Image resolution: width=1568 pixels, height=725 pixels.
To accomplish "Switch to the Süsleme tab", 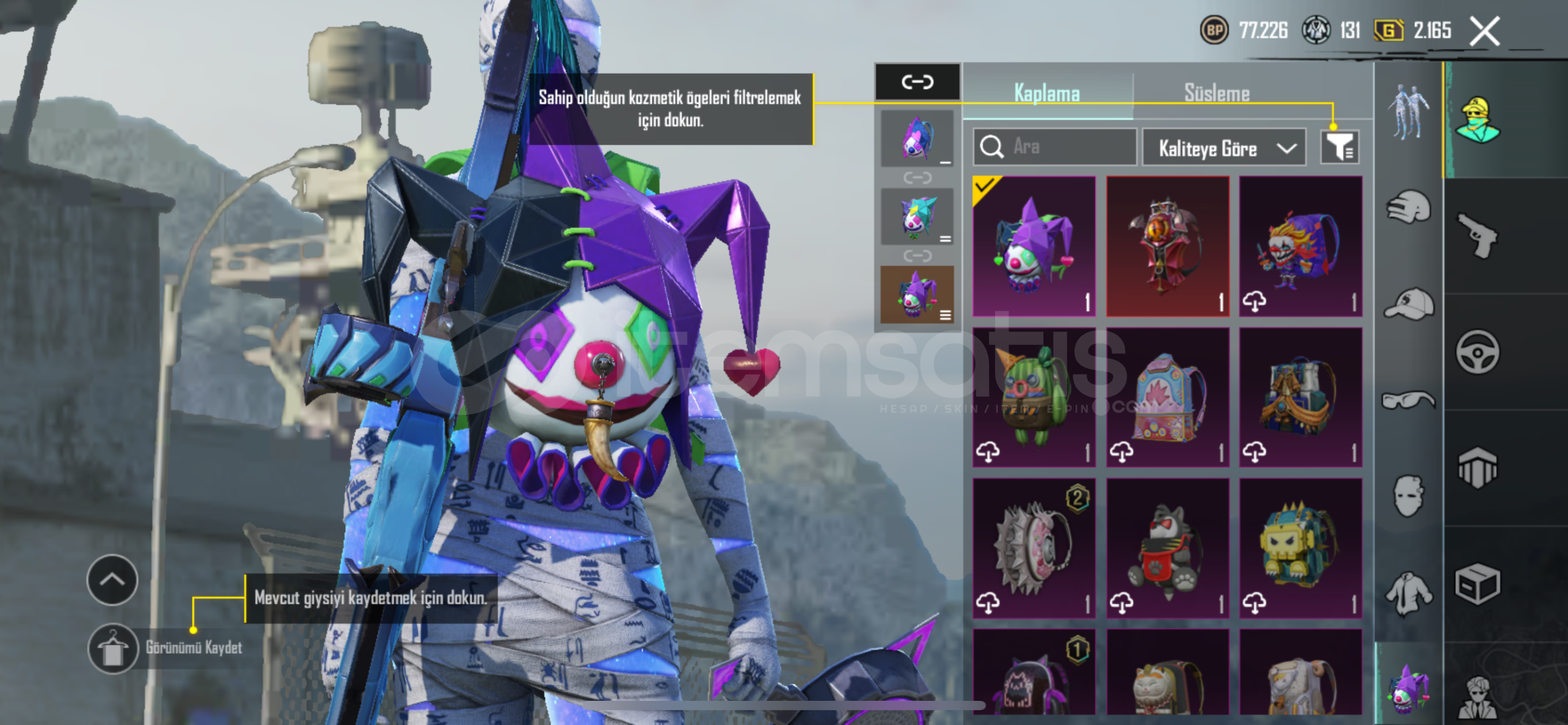I will click(1216, 93).
